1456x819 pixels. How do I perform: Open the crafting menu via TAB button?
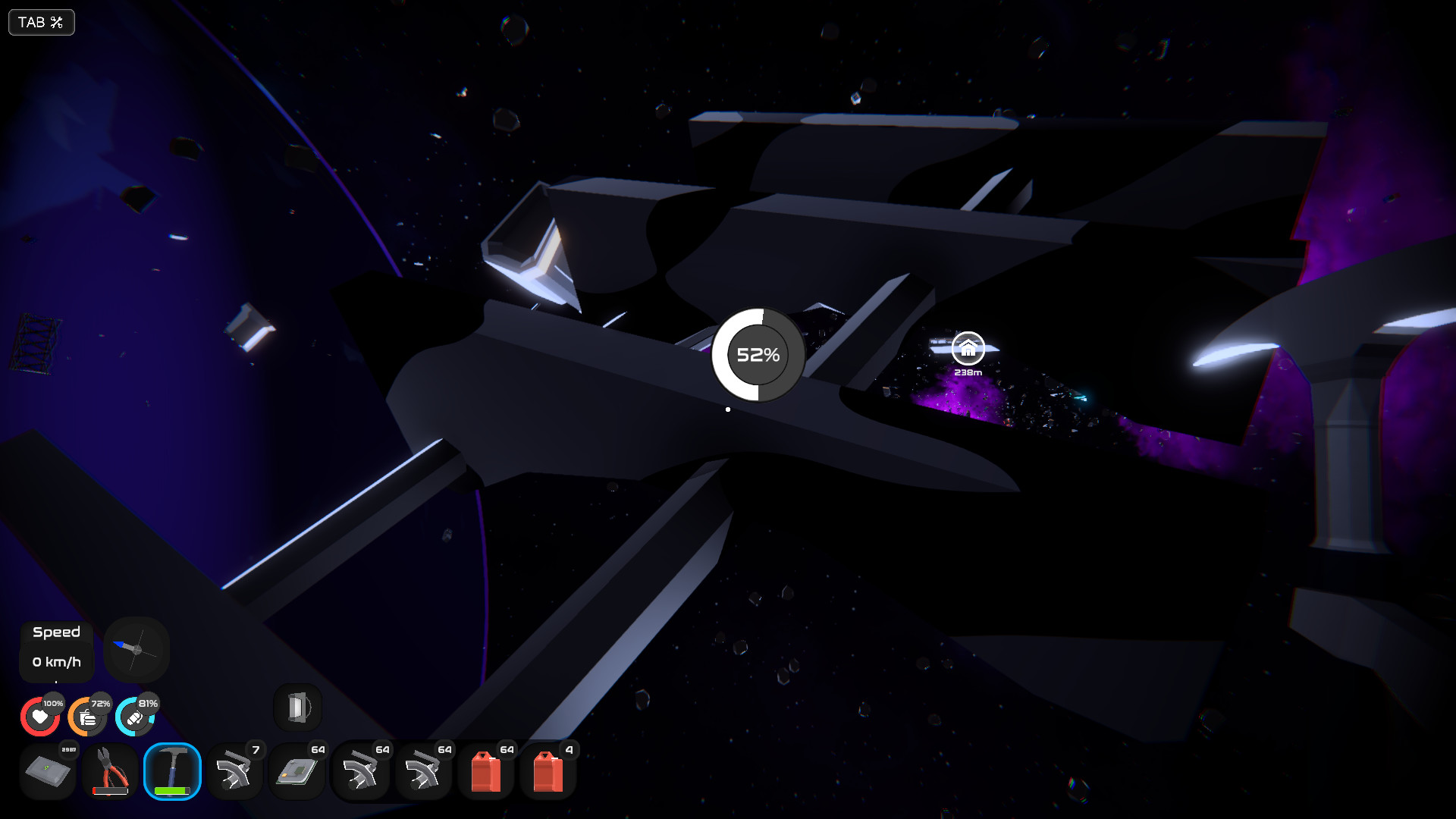click(41, 22)
